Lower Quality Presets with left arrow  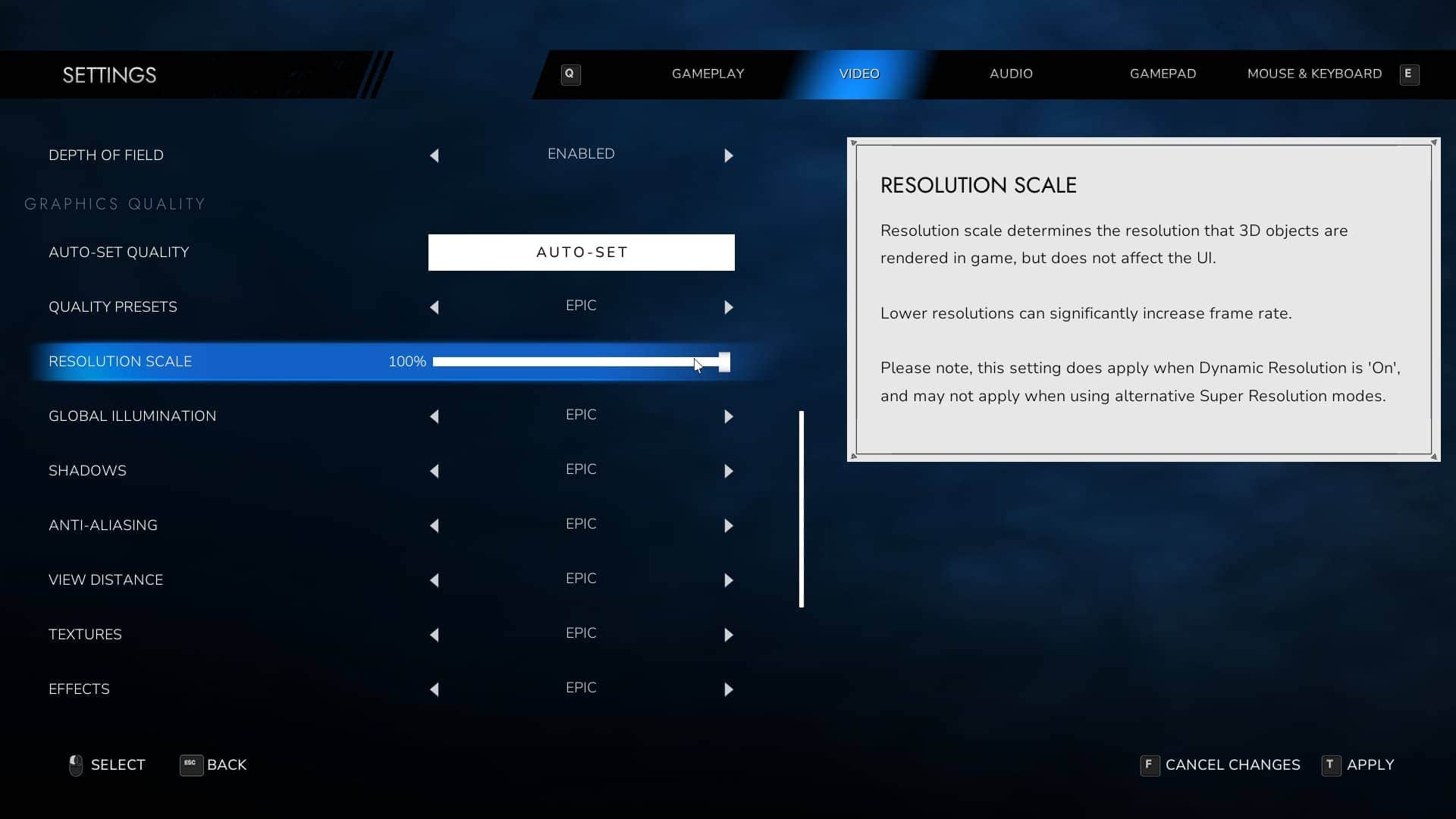(x=435, y=307)
